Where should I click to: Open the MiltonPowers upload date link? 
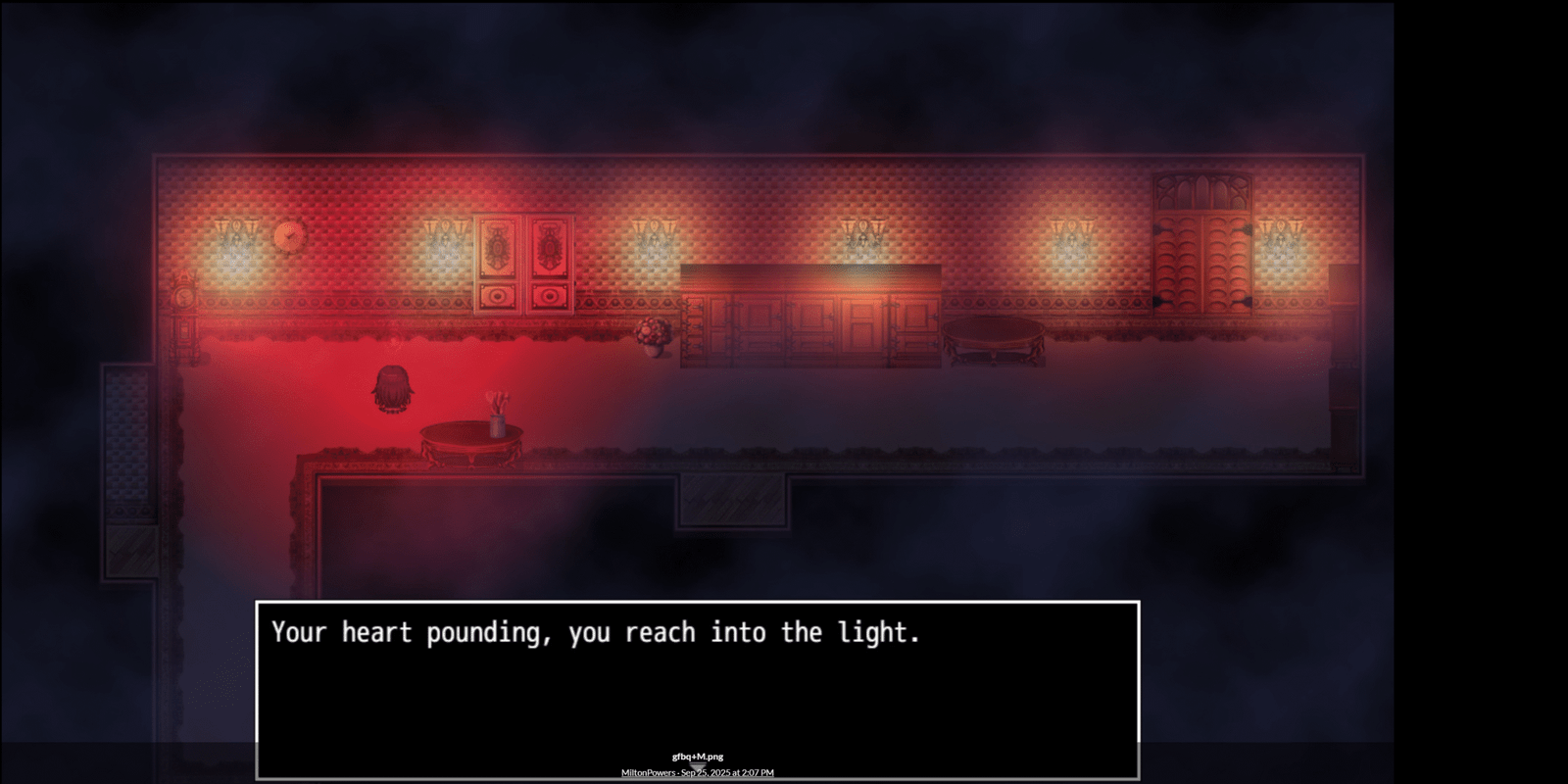tap(697, 773)
